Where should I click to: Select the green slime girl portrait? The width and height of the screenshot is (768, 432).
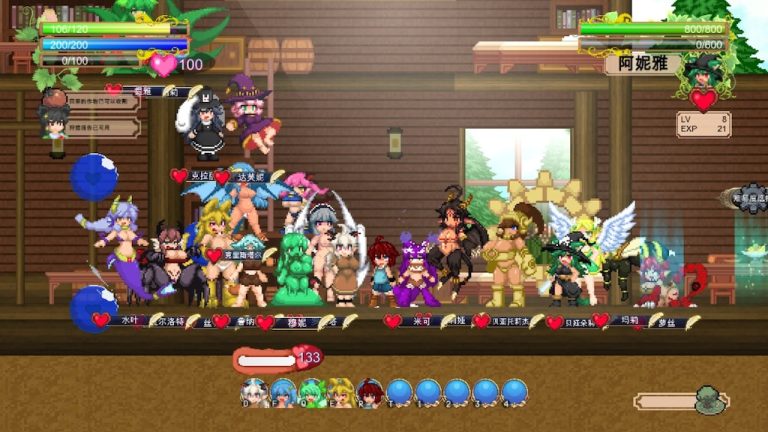313,390
